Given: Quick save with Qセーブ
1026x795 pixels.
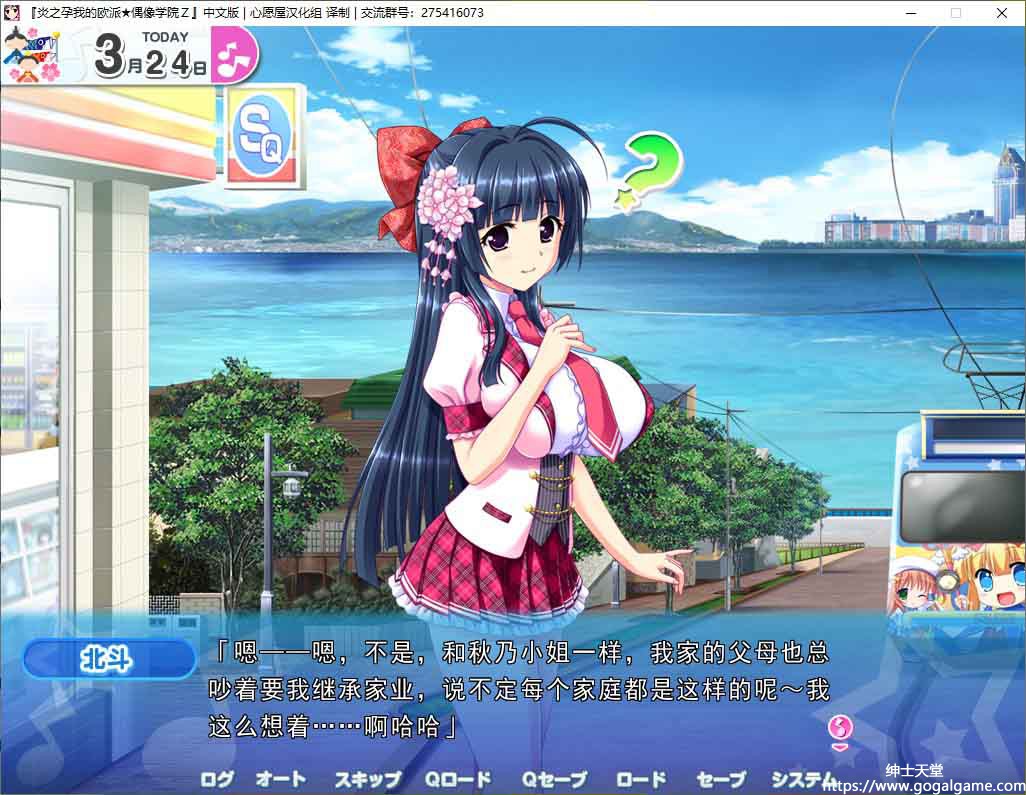Looking at the screenshot, I should 554,779.
